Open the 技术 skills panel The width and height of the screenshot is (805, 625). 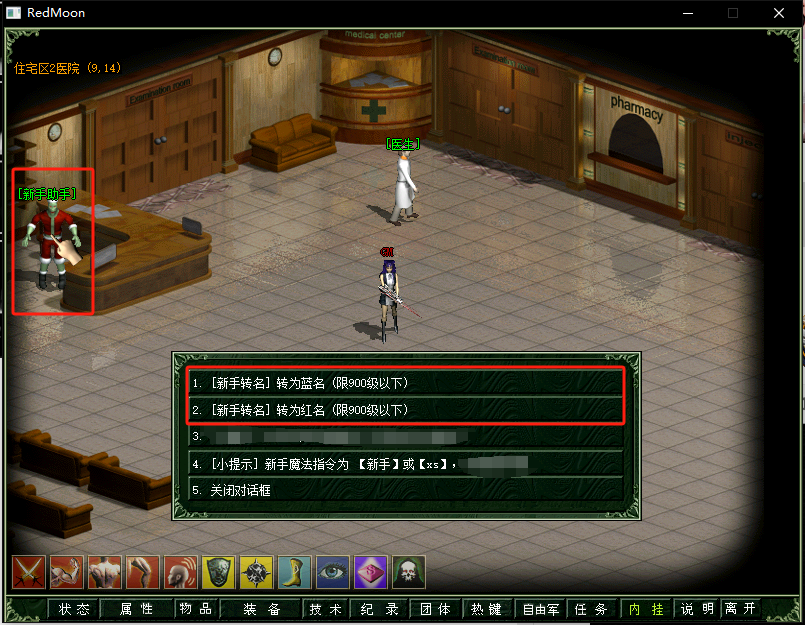(325, 609)
